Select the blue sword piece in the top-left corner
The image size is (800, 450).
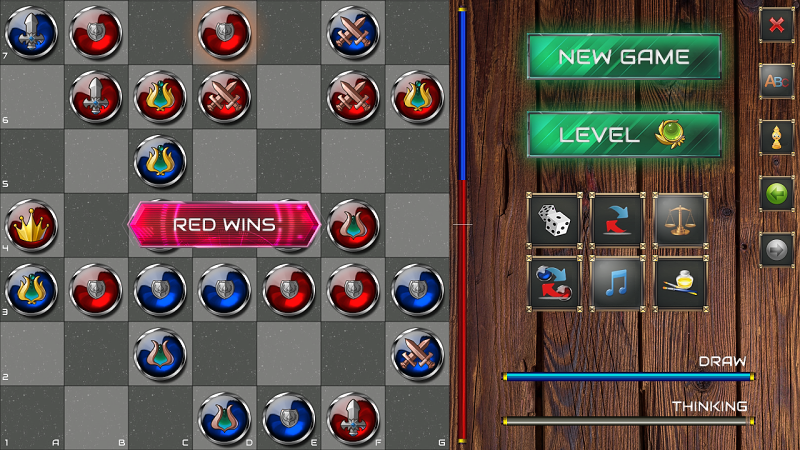coord(32,32)
